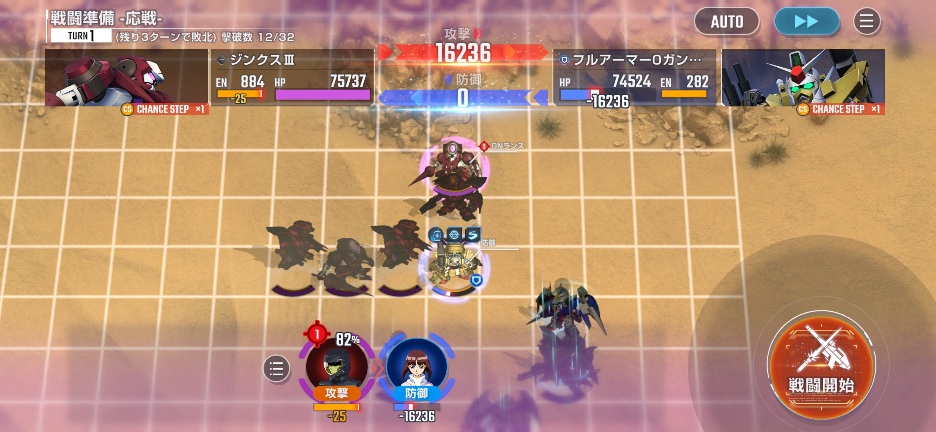This screenshot has height=432, width=936.
Task: Activate the fast-forward speed button
Action: pyautogui.click(x=806, y=21)
